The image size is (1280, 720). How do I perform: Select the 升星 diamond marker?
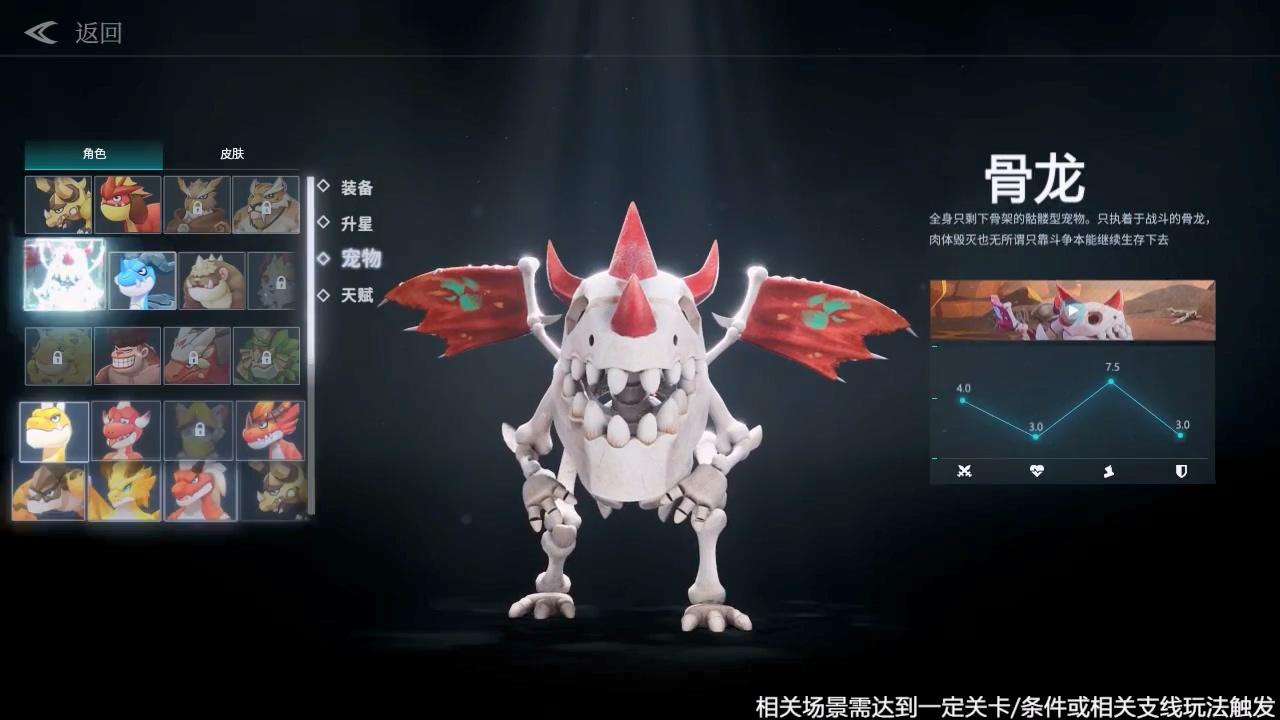tap(324, 224)
